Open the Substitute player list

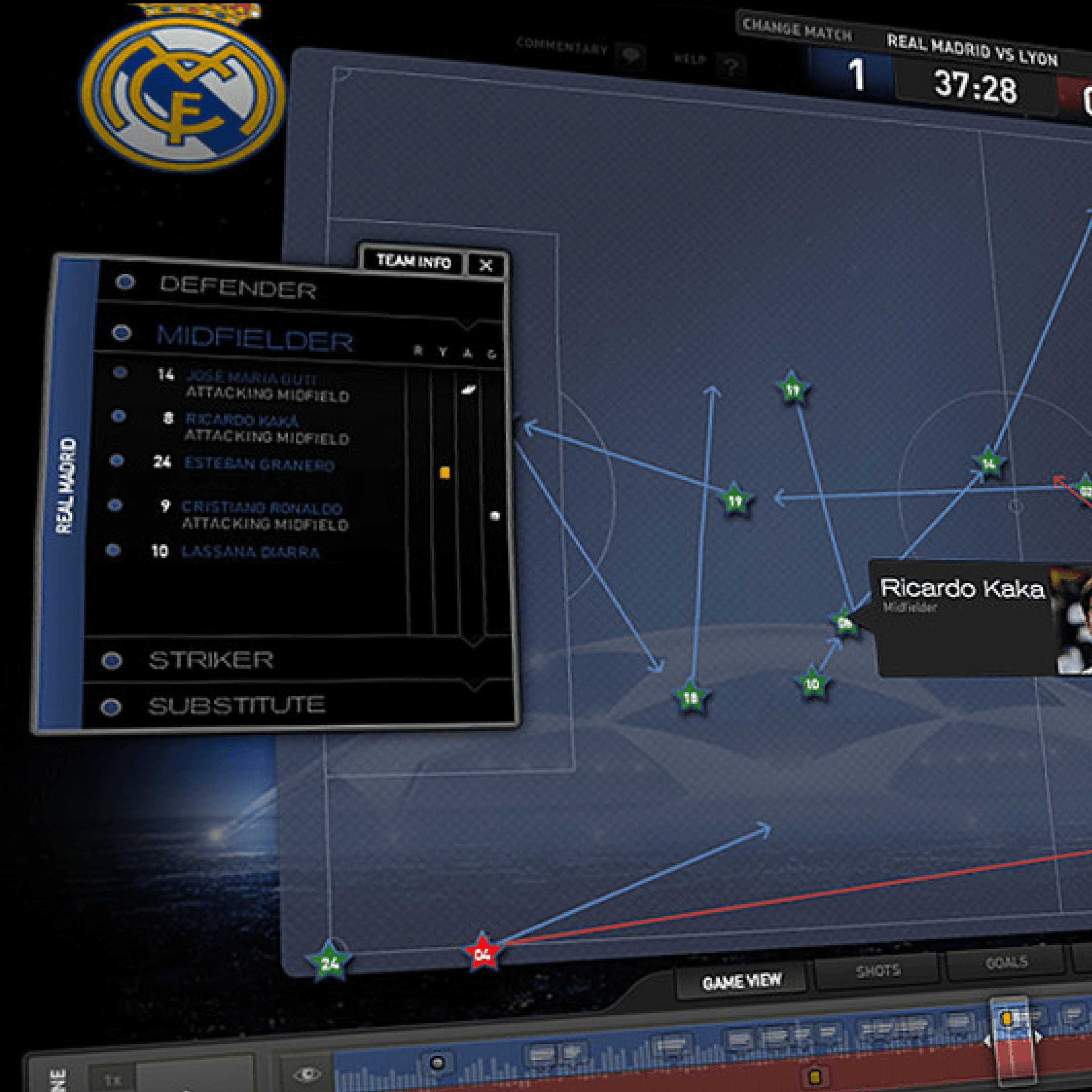236,705
